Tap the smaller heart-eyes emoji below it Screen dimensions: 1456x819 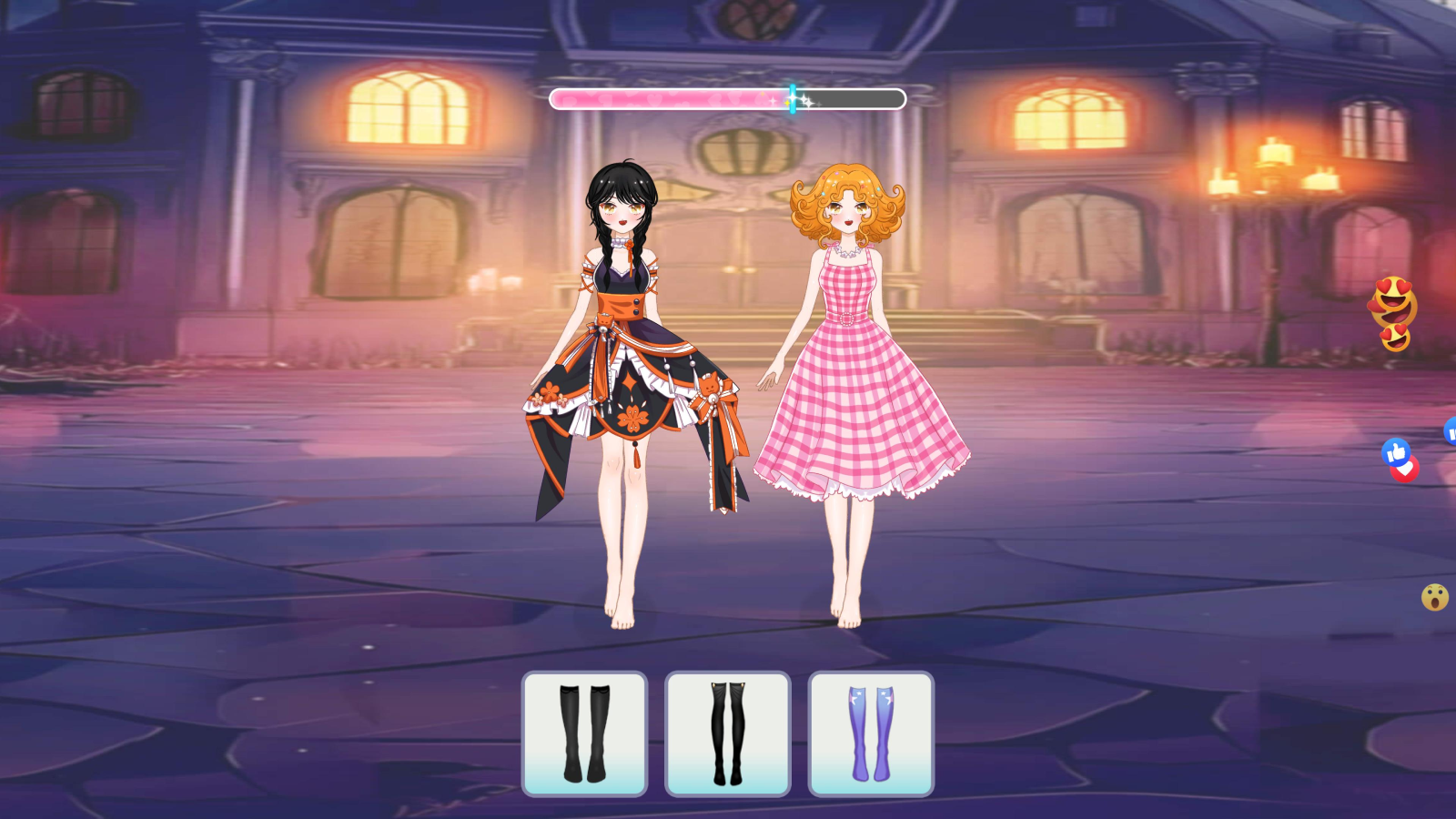pos(1398,336)
